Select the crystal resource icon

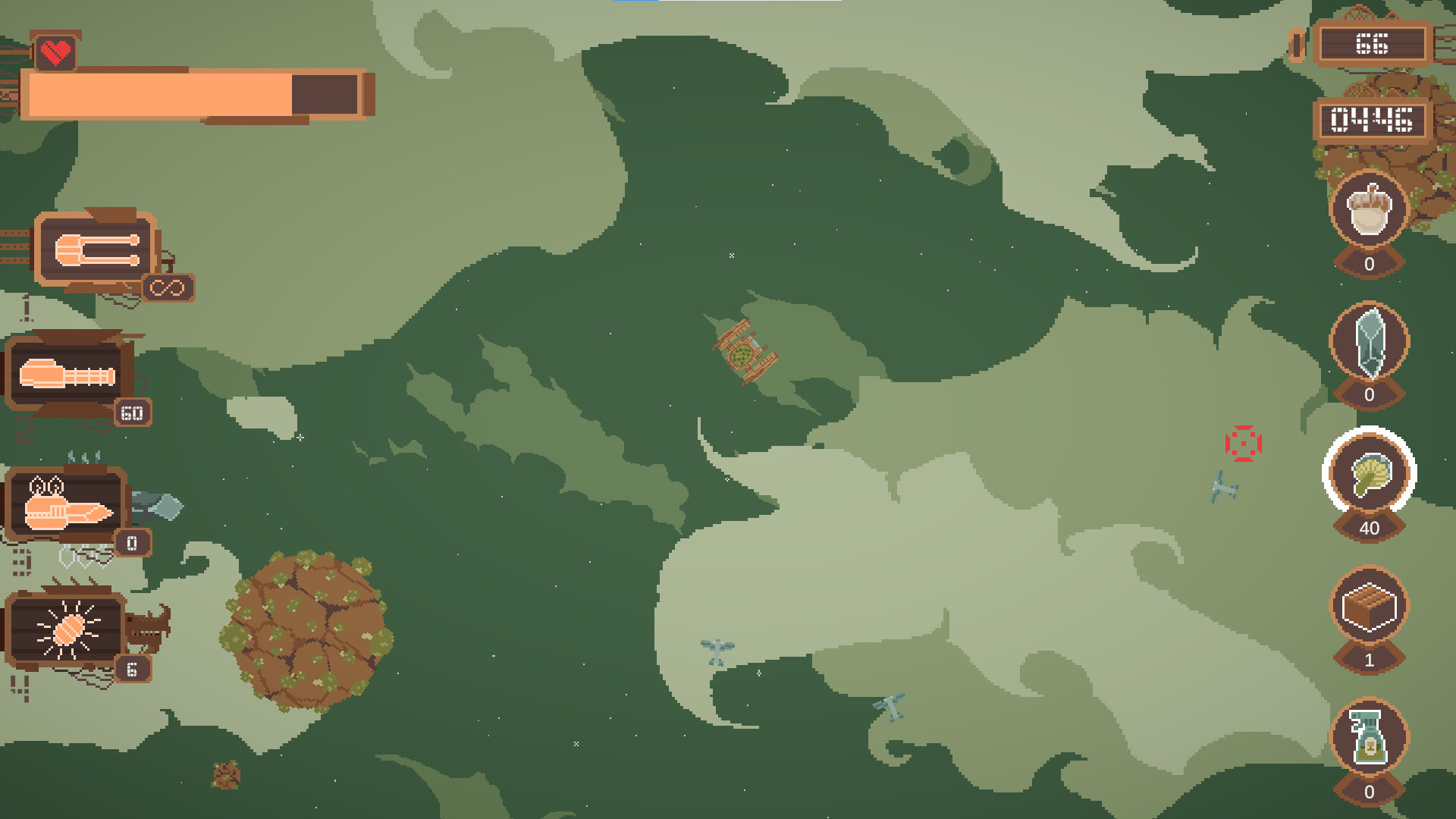(x=1368, y=347)
